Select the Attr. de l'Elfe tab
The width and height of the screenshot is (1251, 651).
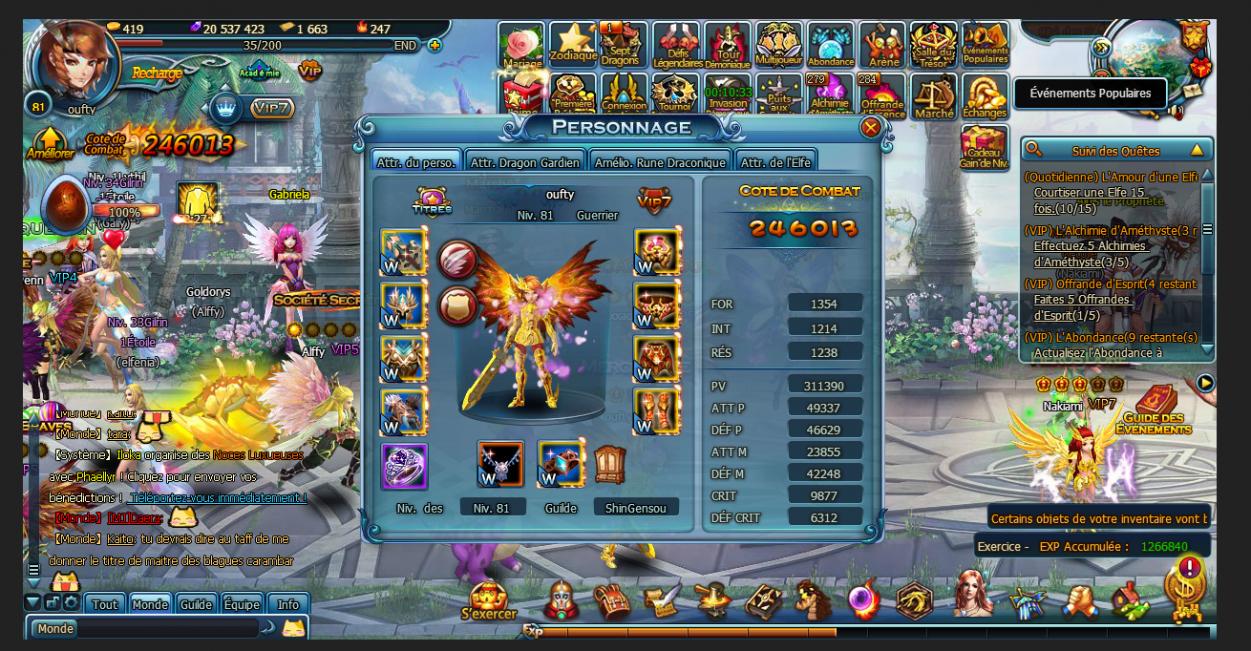774,162
